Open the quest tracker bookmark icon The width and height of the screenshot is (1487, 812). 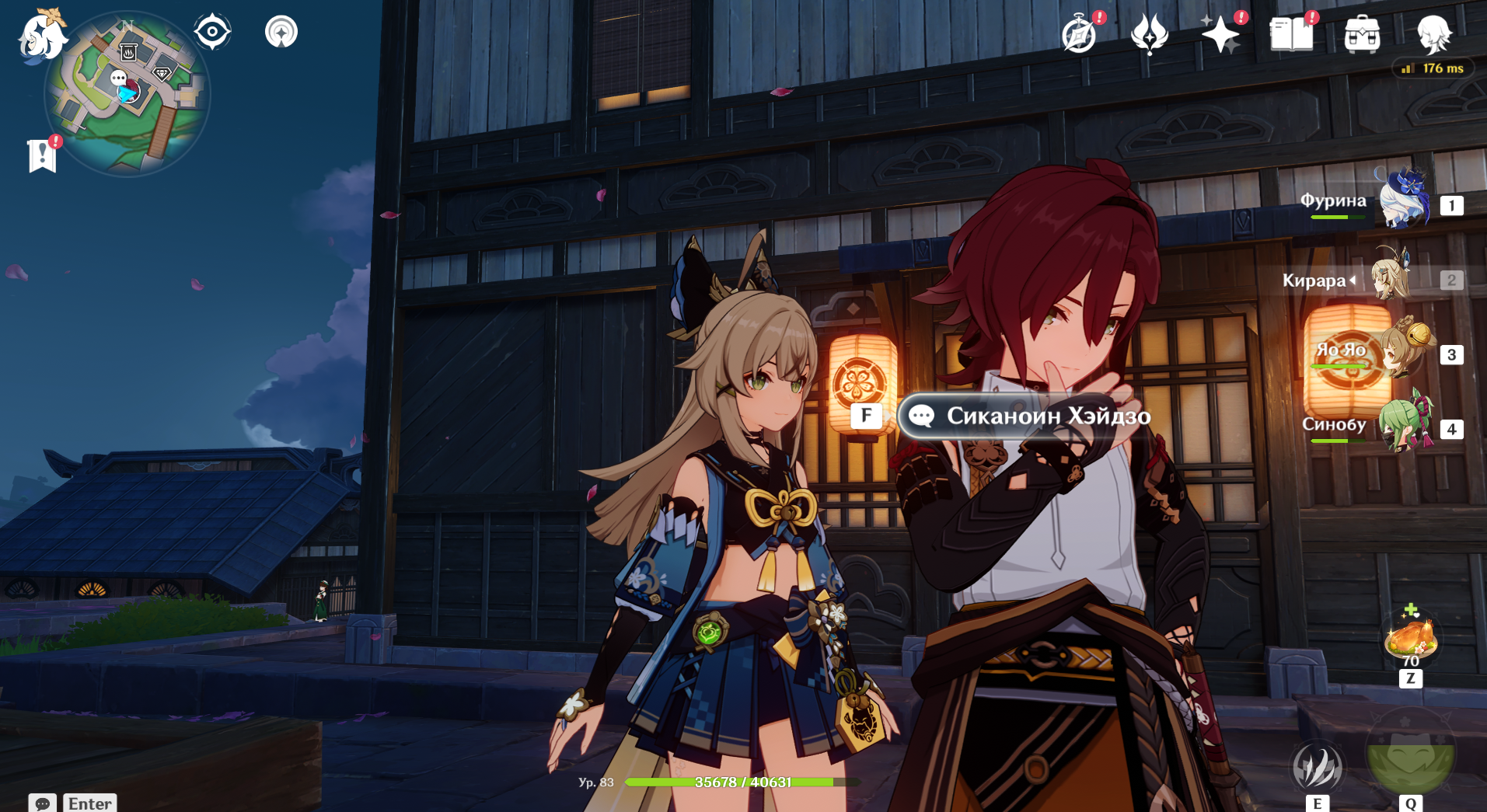(x=42, y=155)
